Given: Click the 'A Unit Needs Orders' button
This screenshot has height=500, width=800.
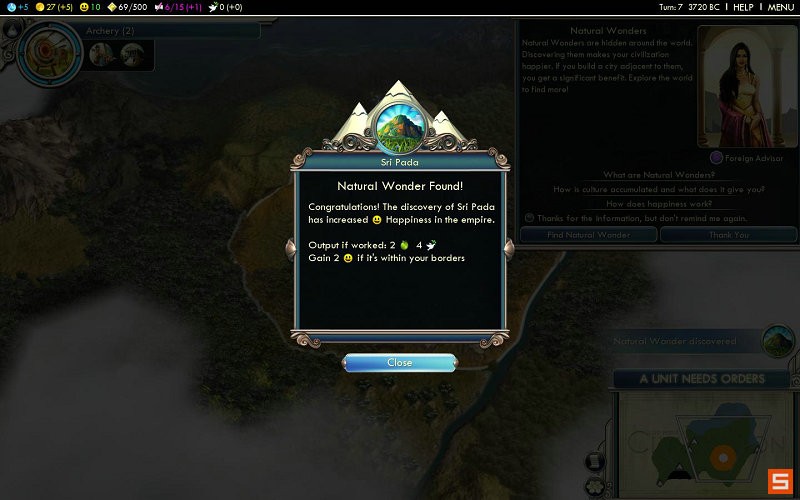Looking at the screenshot, I should 701,379.
